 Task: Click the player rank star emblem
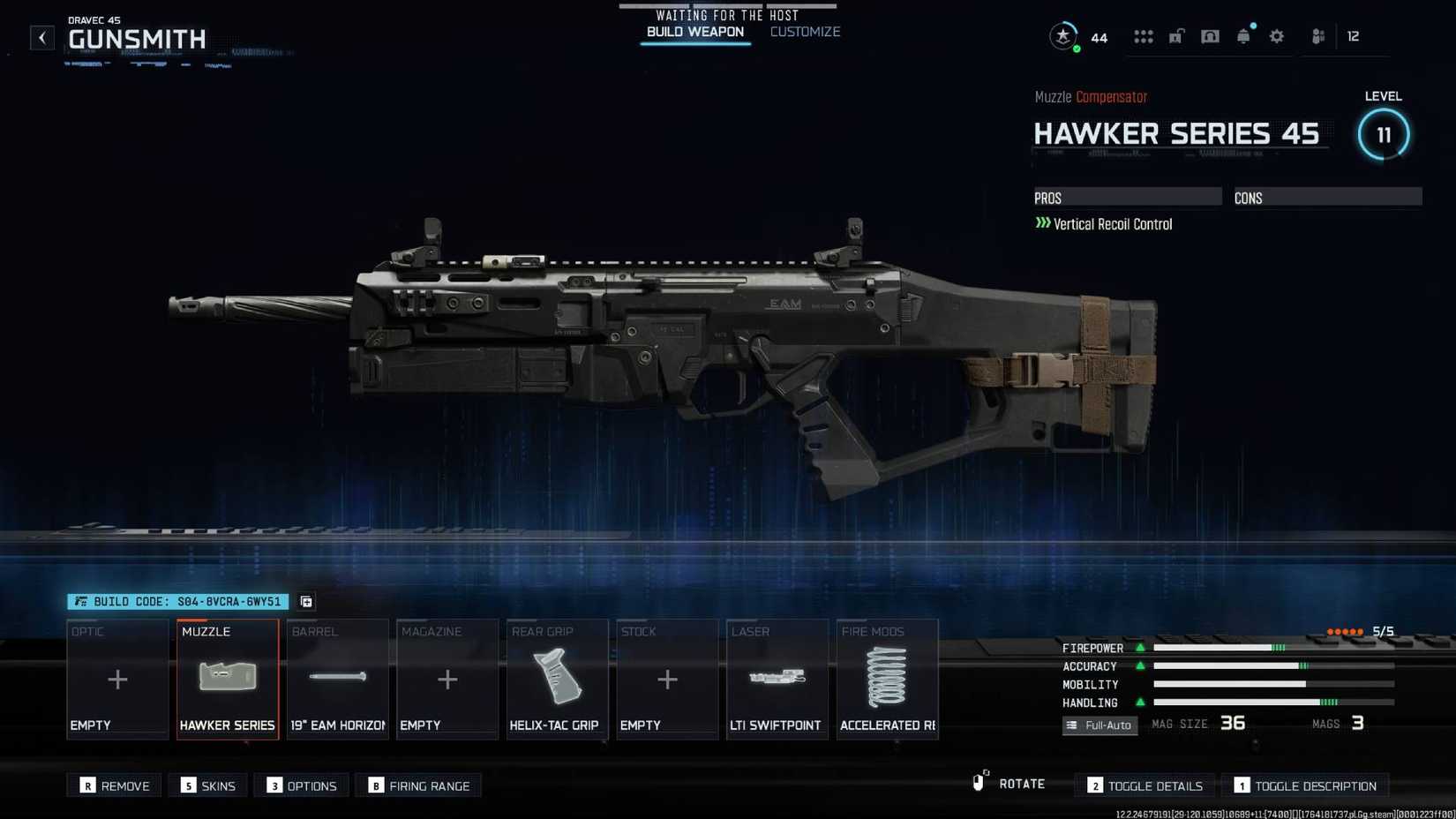[1062, 36]
